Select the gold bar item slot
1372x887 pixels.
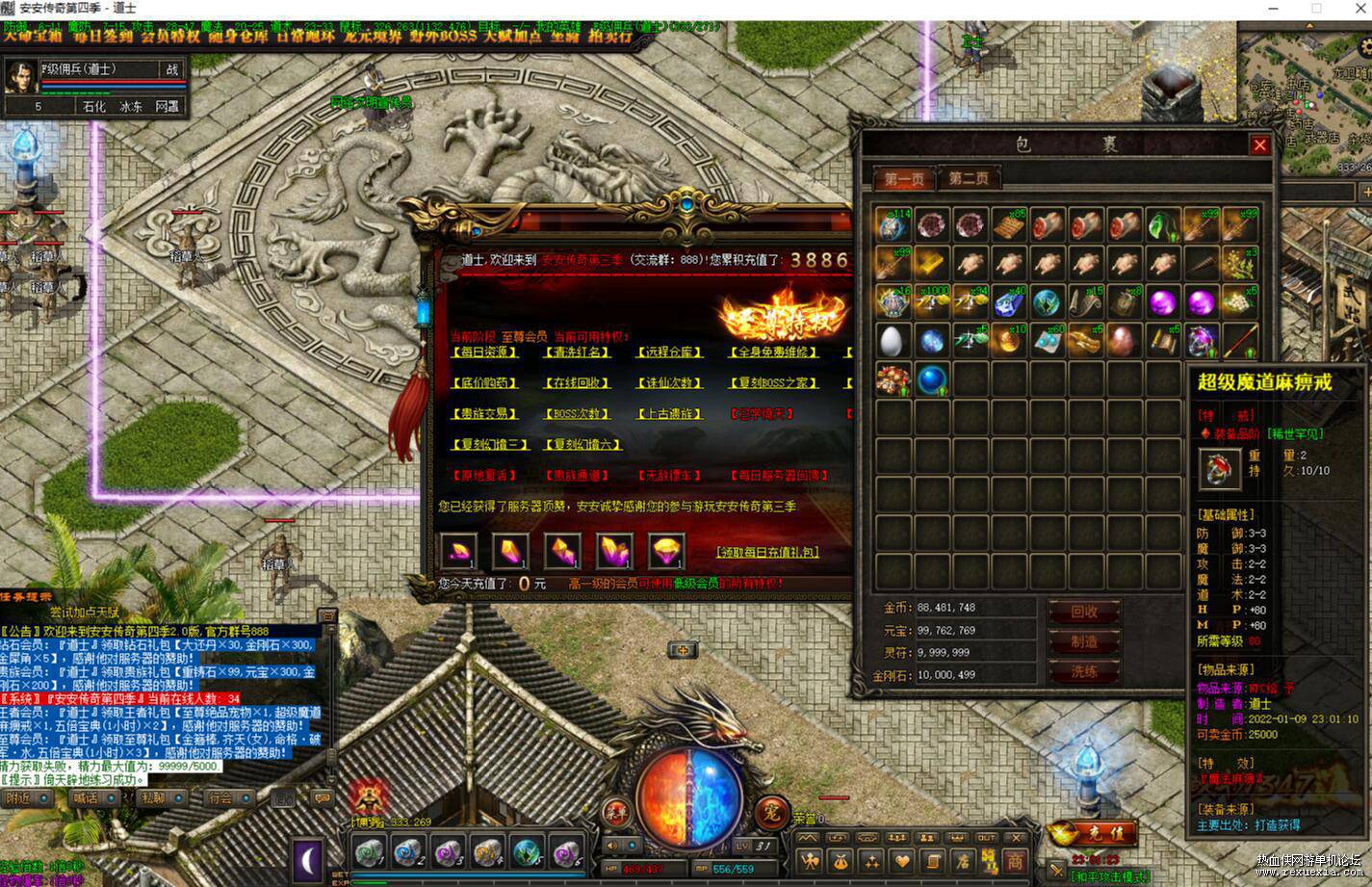point(931,263)
